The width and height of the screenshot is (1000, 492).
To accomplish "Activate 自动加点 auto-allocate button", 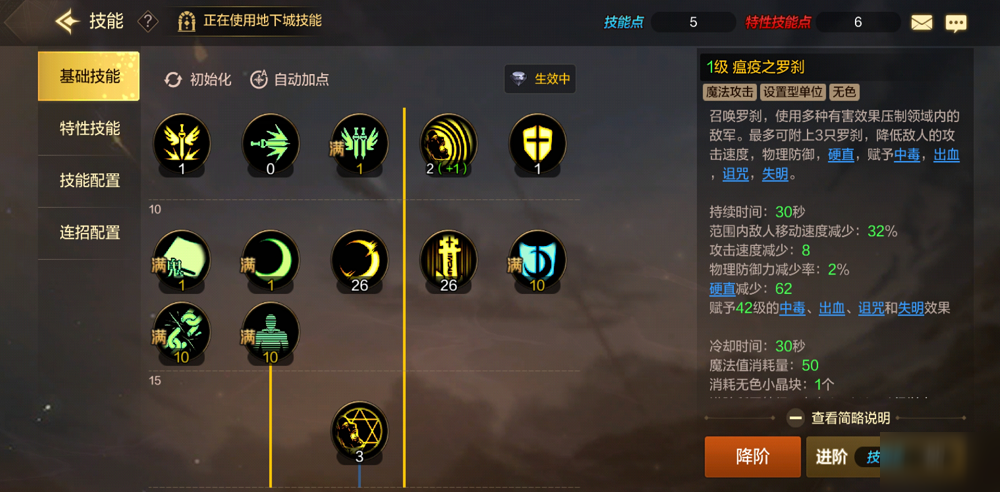I will tap(289, 79).
